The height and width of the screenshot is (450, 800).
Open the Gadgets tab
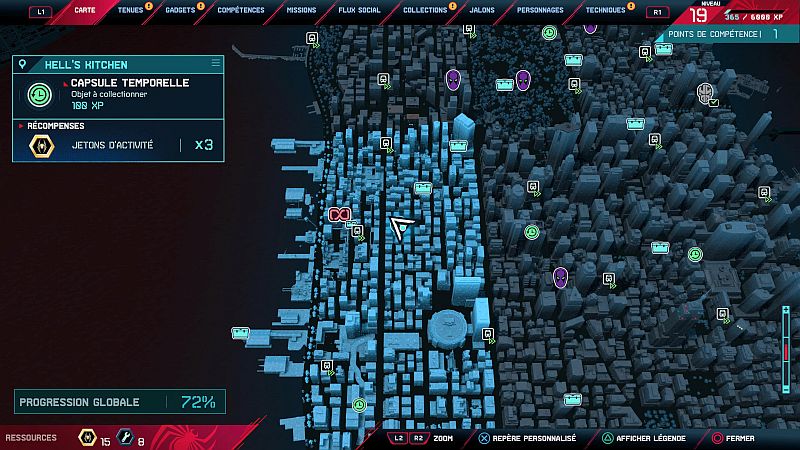(180, 10)
